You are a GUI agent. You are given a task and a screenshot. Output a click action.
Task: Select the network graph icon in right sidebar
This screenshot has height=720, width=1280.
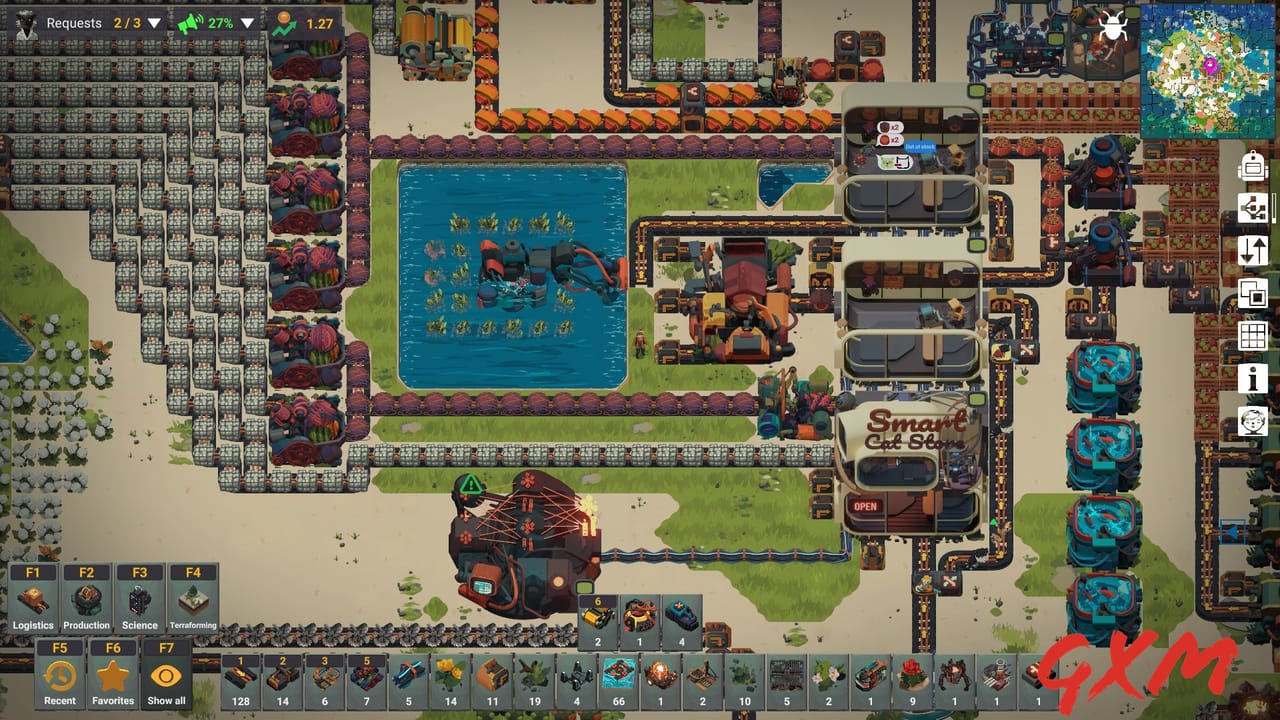pos(1252,209)
